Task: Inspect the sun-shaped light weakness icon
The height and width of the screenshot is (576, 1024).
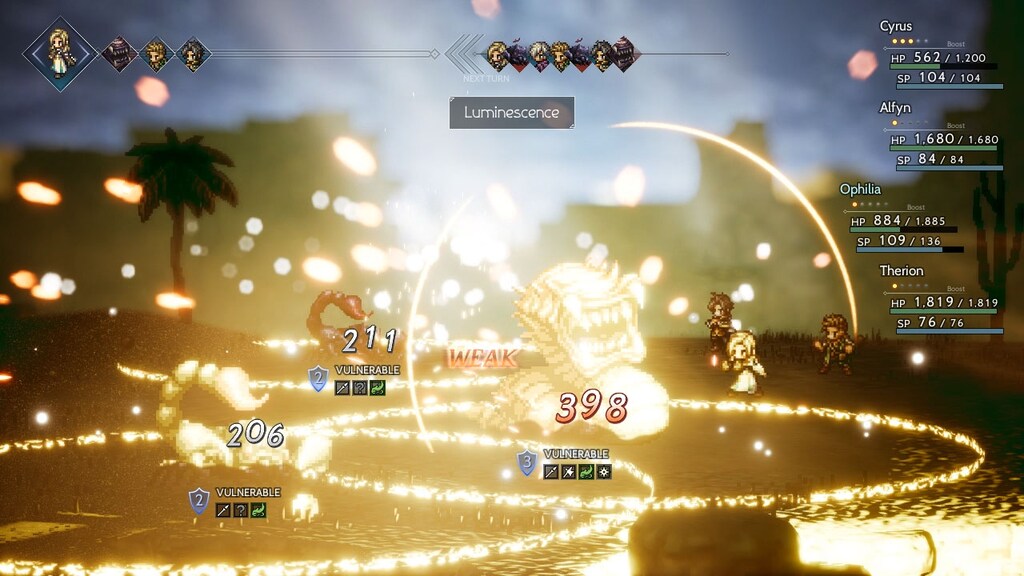Action: tap(604, 471)
